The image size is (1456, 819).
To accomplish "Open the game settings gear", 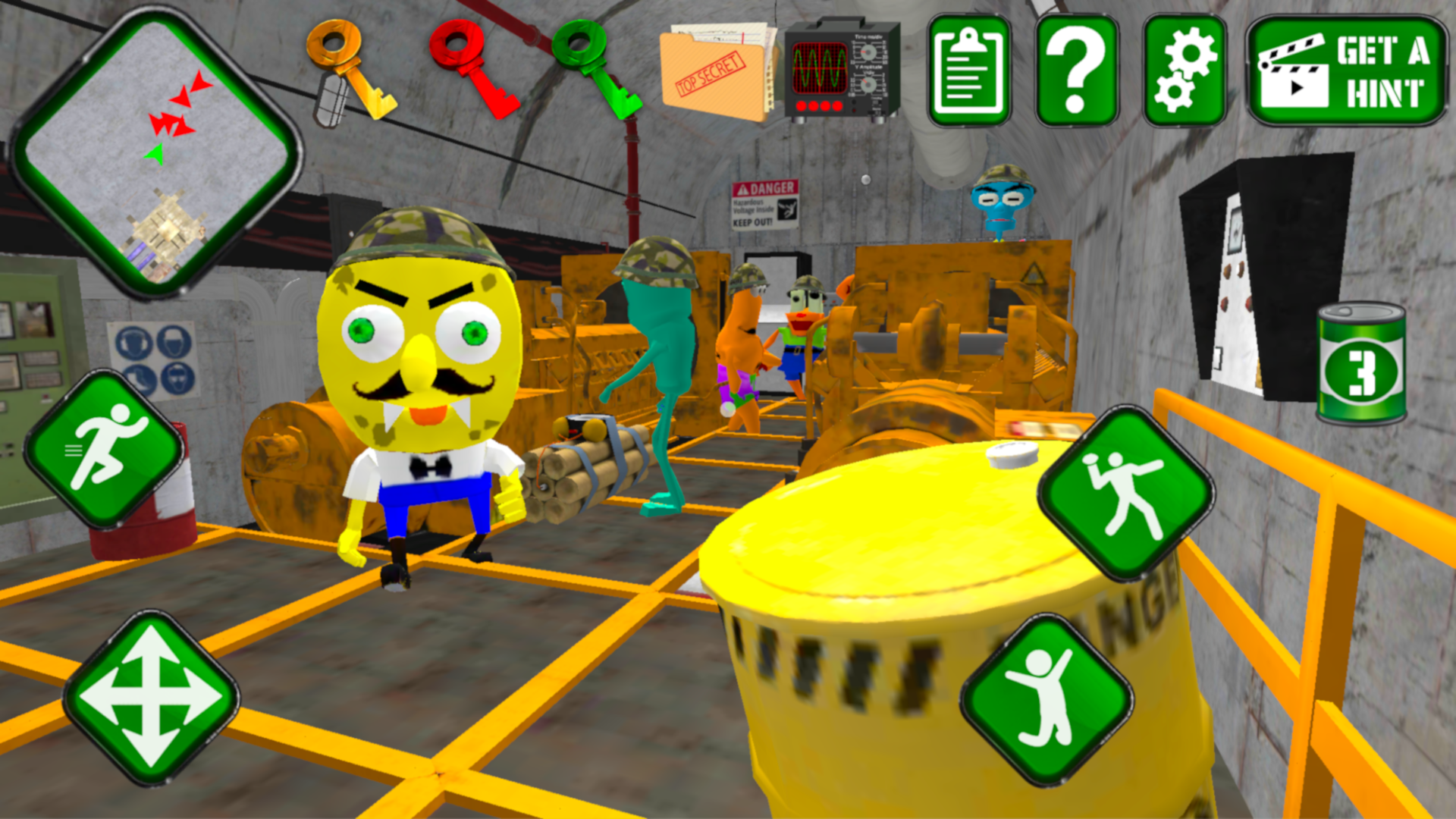I will [1187, 68].
